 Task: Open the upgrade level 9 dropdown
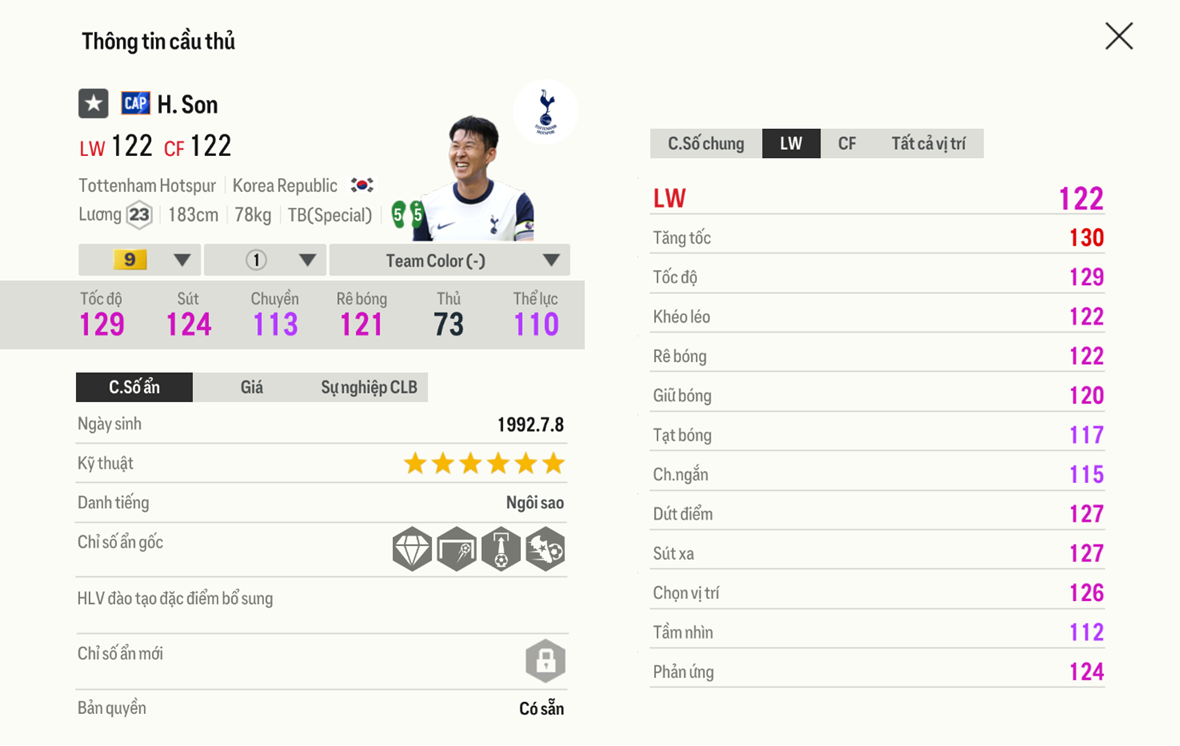pos(140,260)
